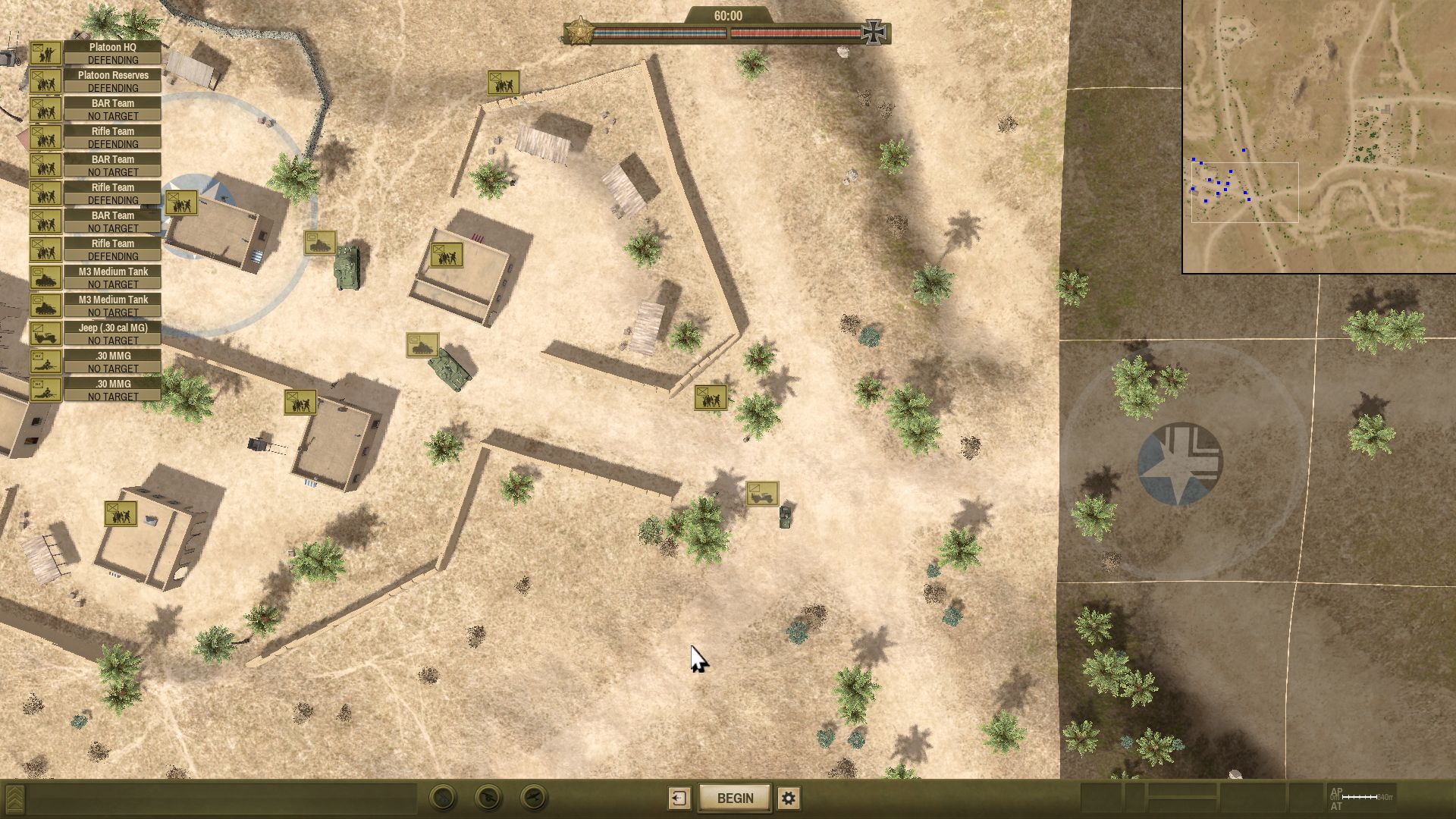Click the first .30 MMG unit icon
Viewport: 1456px width, 819px height.
click(47, 362)
